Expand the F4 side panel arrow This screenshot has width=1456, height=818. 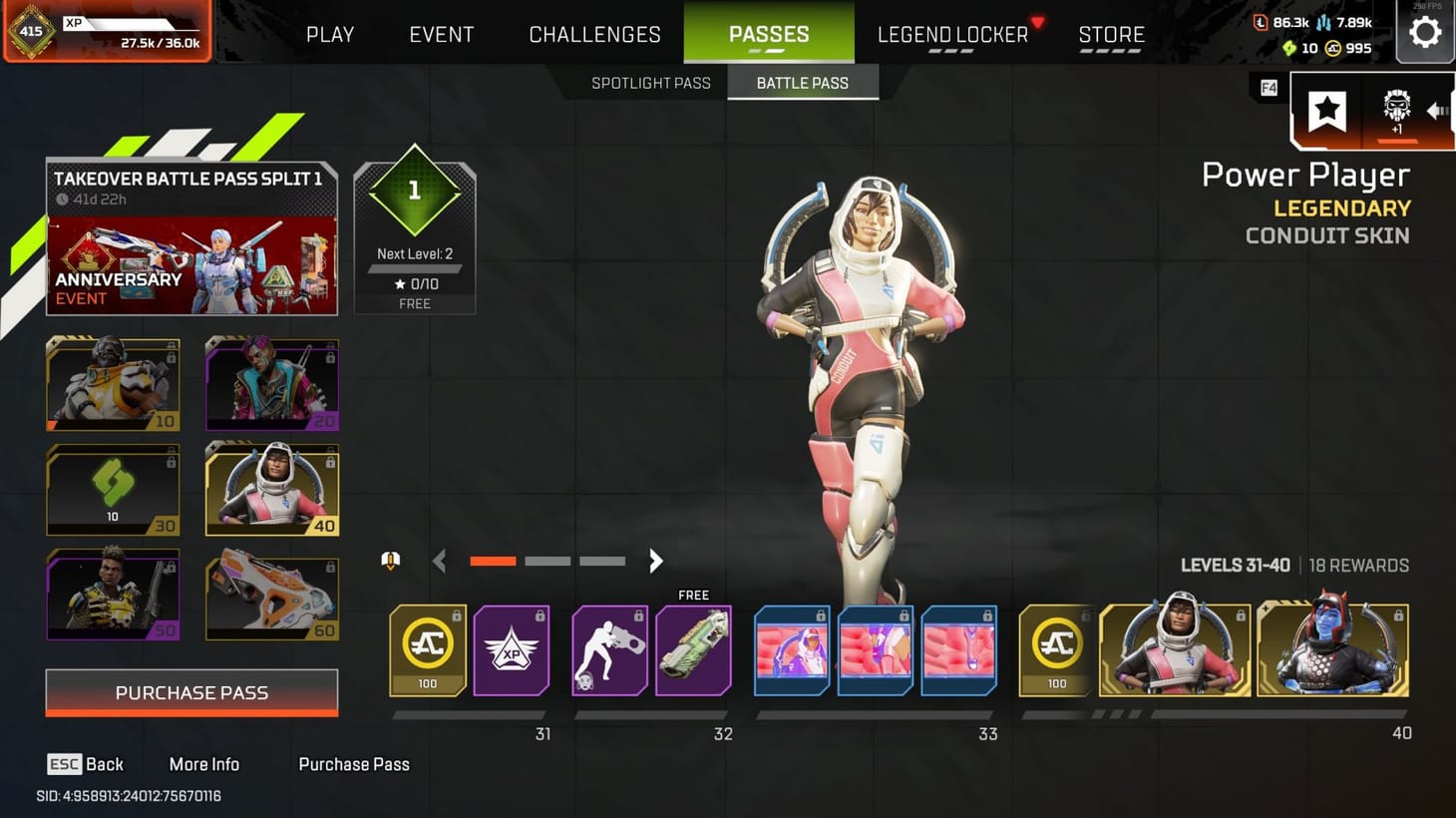[x=1439, y=111]
